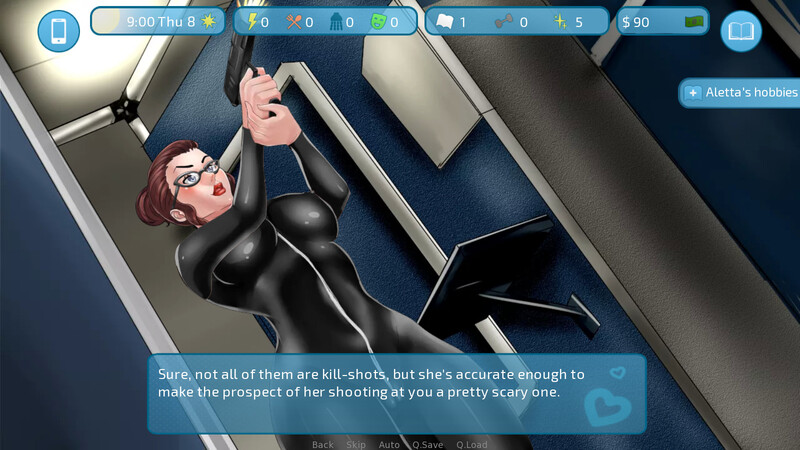Skip the current dialogue
The image size is (800, 450).
tap(356, 444)
